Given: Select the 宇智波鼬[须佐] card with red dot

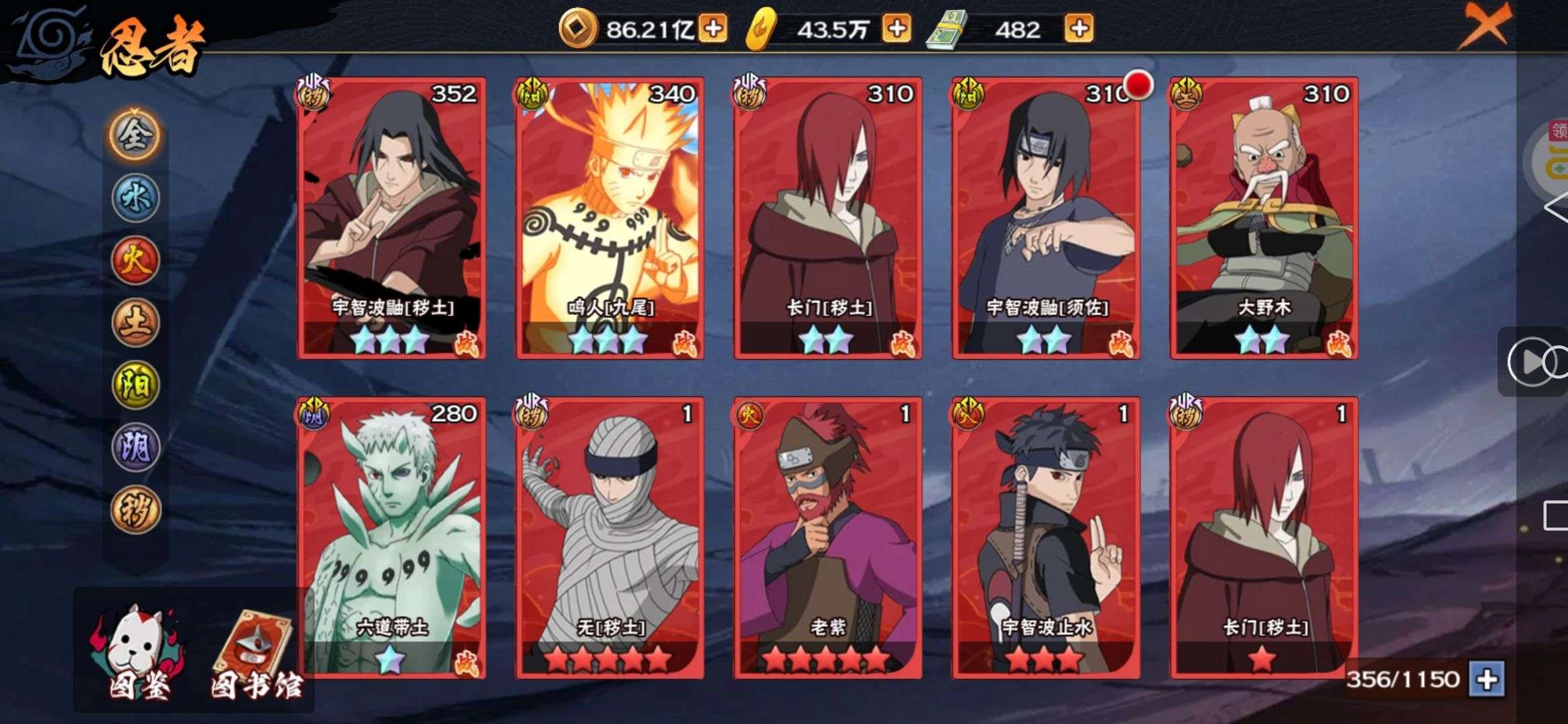Looking at the screenshot, I should click(x=1046, y=218).
